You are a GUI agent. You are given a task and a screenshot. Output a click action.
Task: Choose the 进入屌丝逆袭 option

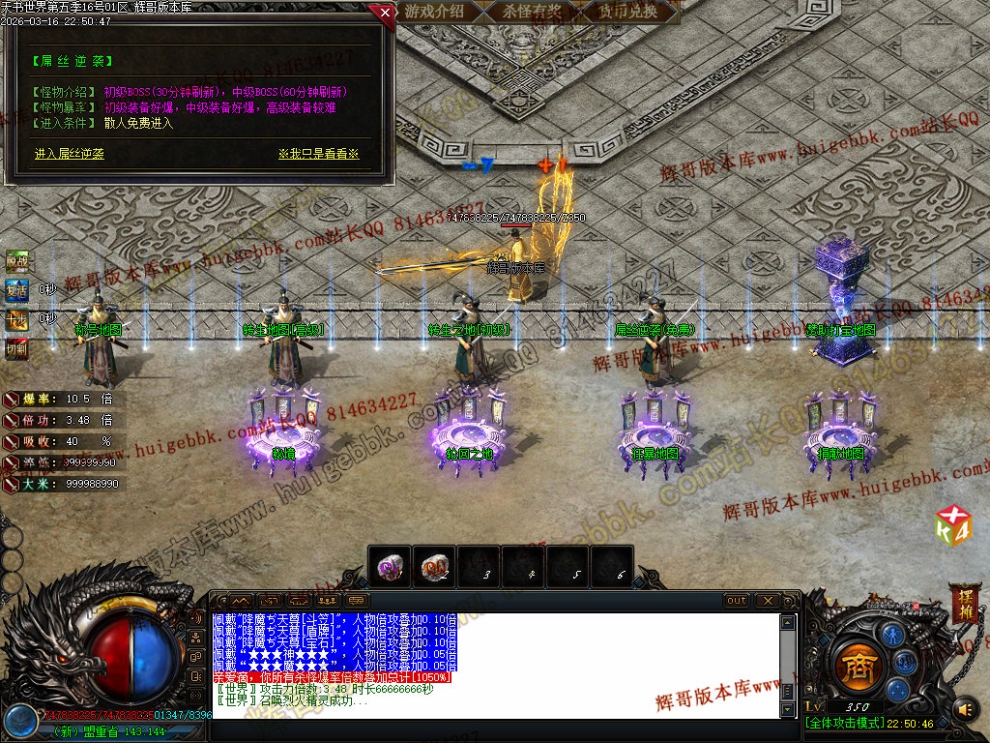coord(69,154)
